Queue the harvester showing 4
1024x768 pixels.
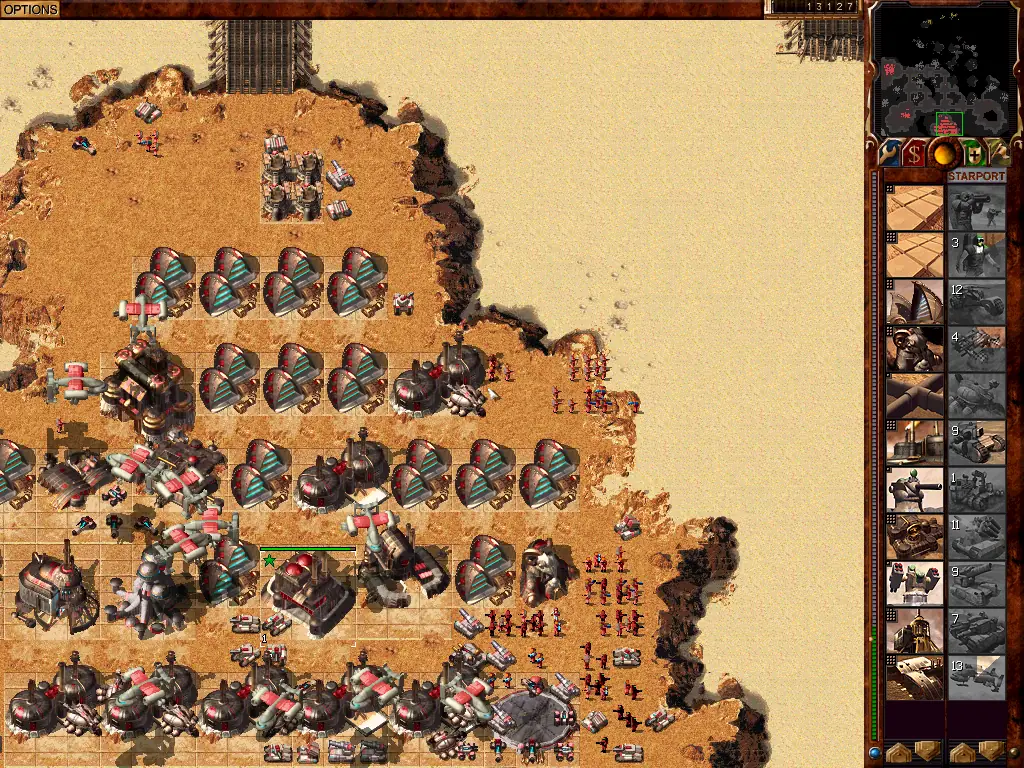coord(976,349)
